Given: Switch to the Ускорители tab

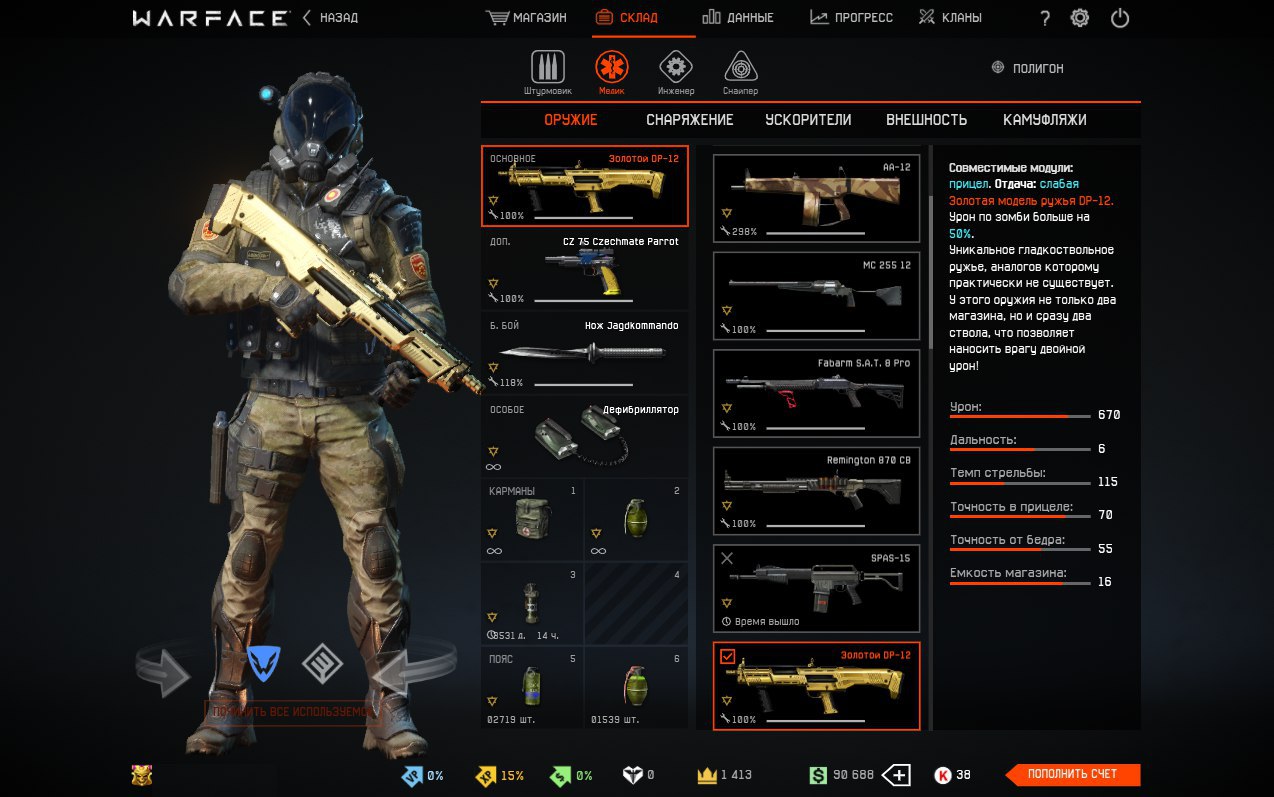Looking at the screenshot, I should [x=808, y=120].
